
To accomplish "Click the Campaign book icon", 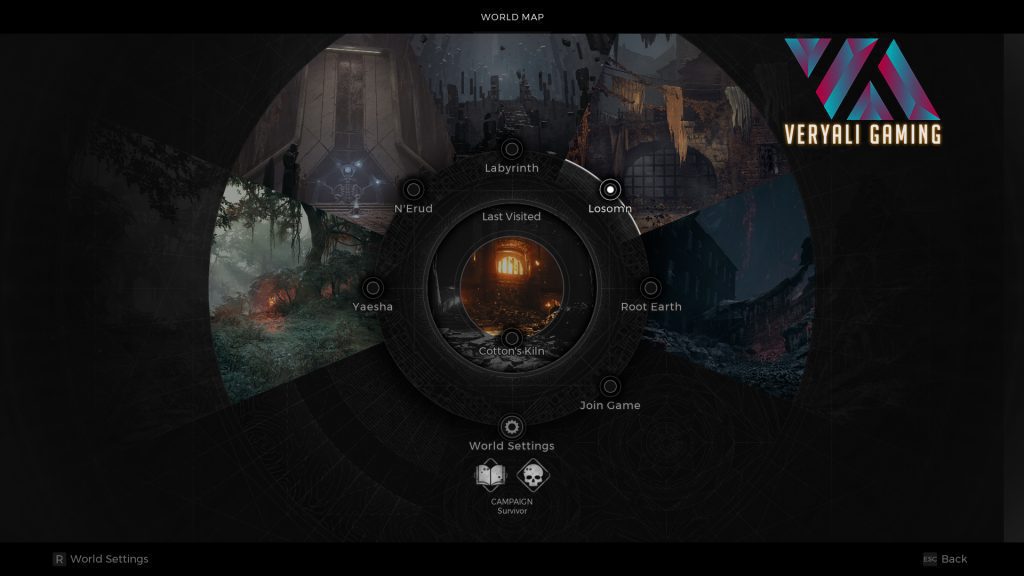I will click(491, 476).
